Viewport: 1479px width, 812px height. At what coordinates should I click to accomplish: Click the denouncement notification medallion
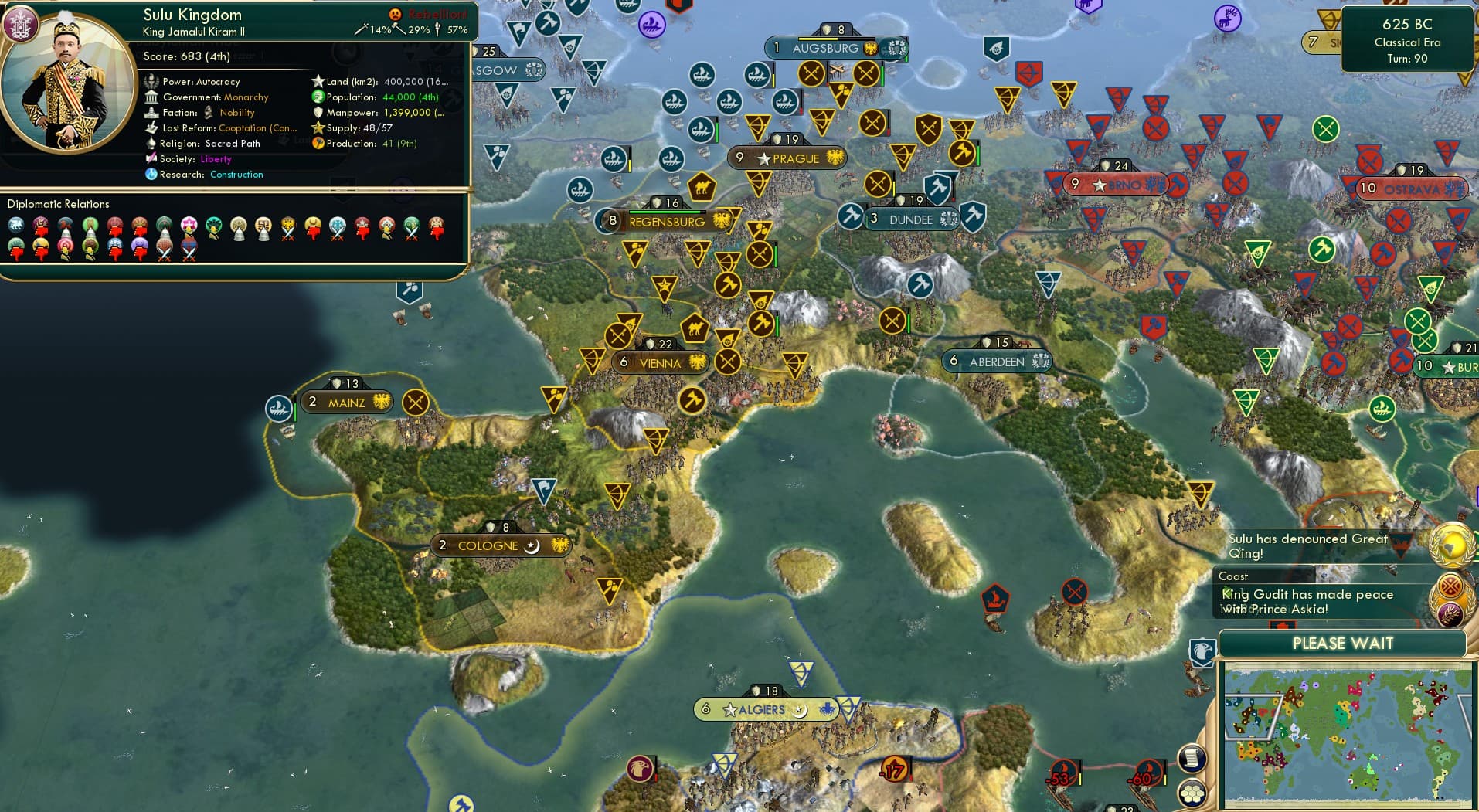click(1450, 585)
